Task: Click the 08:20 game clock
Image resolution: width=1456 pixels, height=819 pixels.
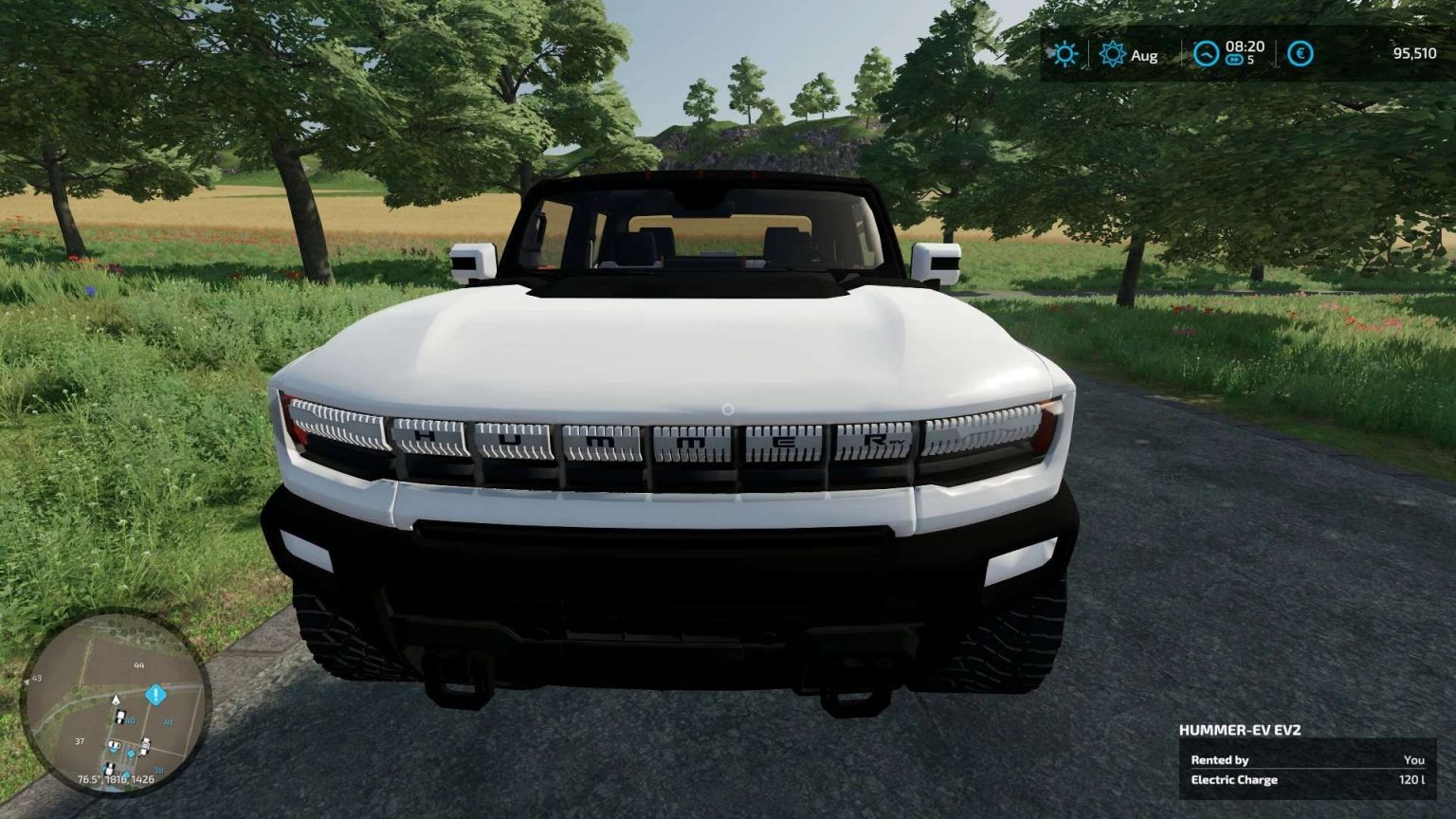Action: [1246, 46]
